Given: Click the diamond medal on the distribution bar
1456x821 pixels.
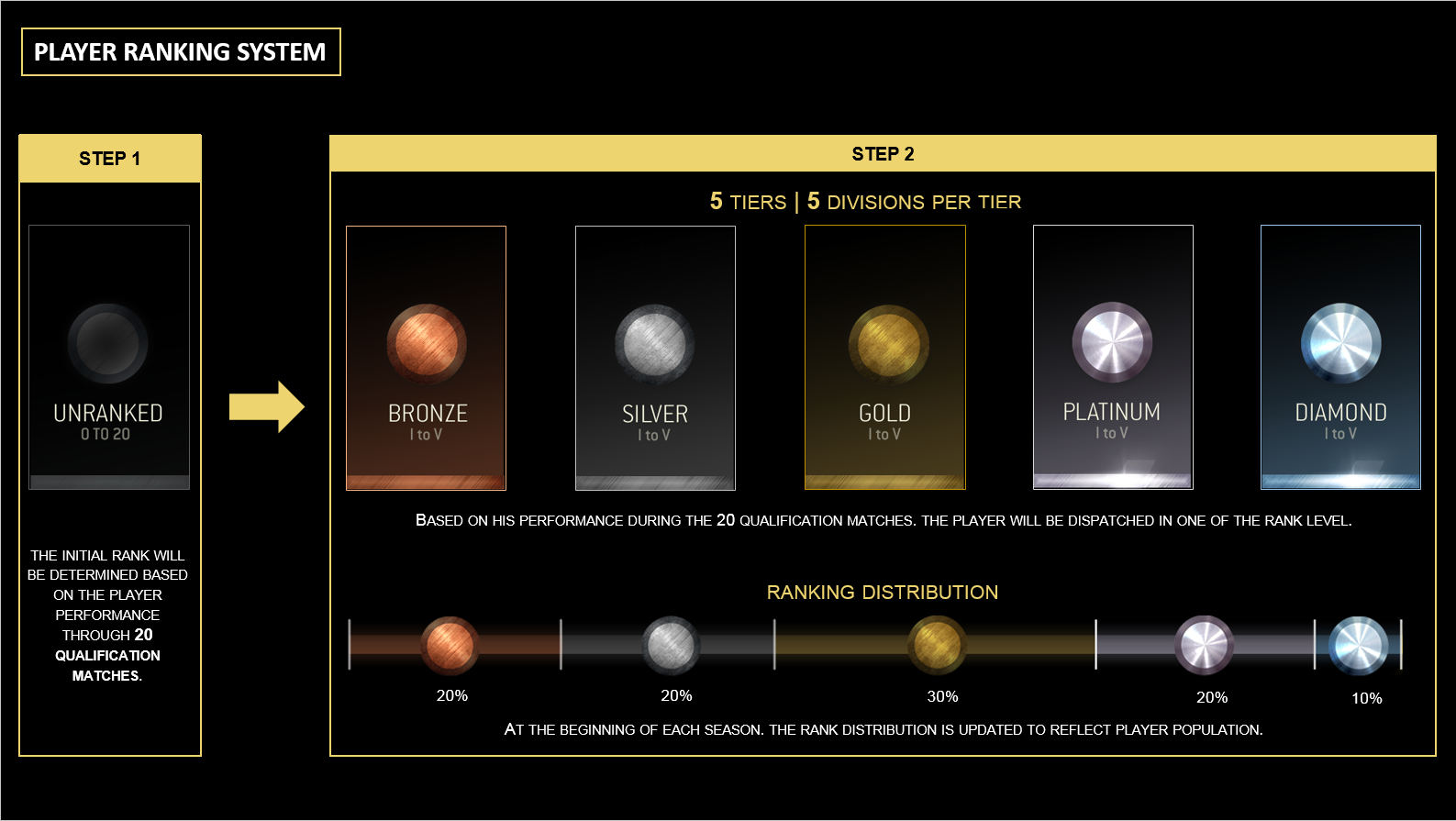Looking at the screenshot, I should tap(1358, 645).
